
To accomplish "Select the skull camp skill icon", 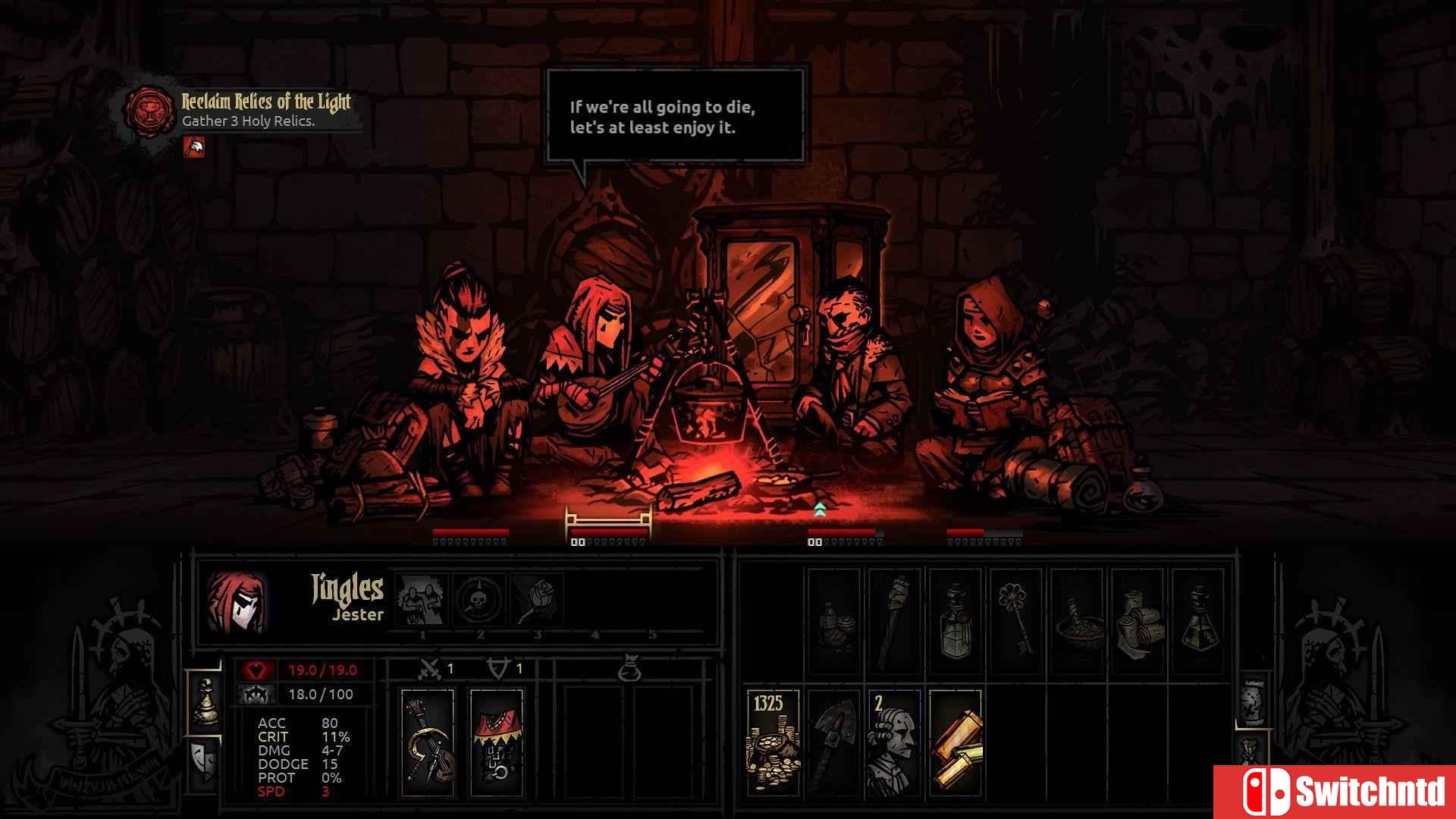I will tap(479, 598).
